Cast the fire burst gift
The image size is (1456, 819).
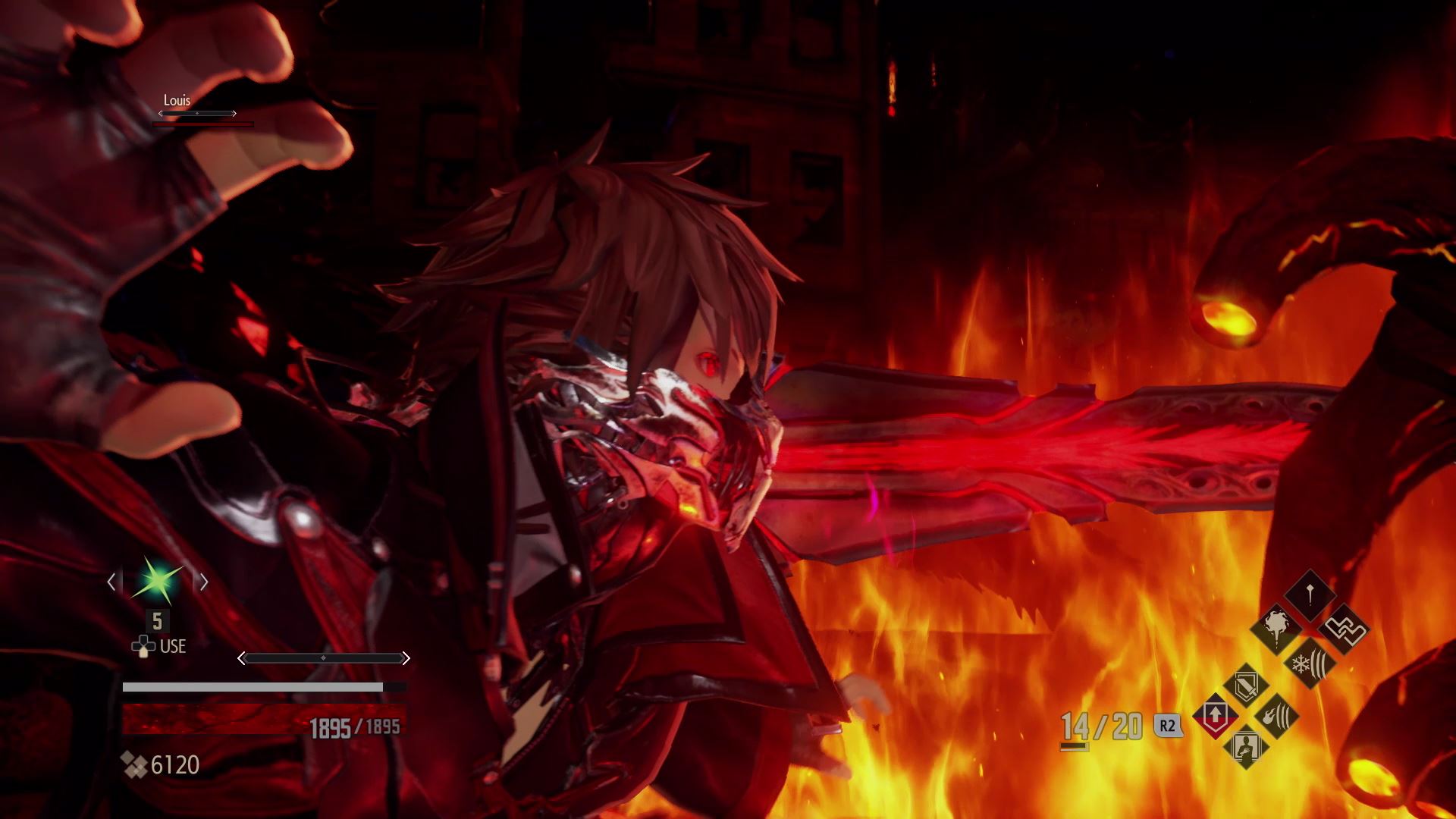pyautogui.click(x=1276, y=628)
